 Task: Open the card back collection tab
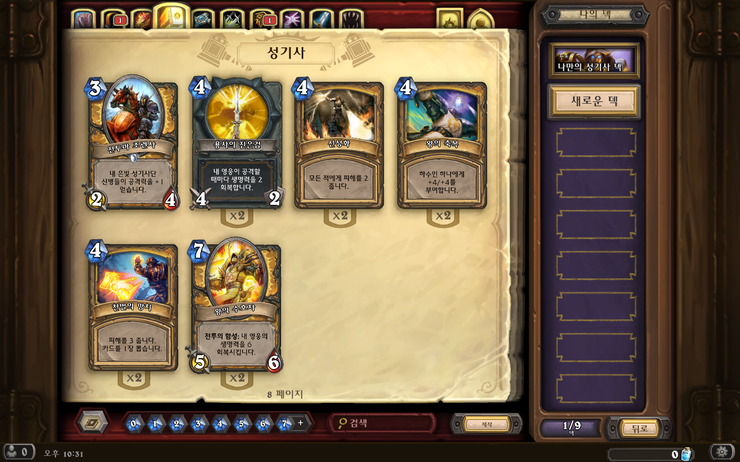click(x=449, y=20)
